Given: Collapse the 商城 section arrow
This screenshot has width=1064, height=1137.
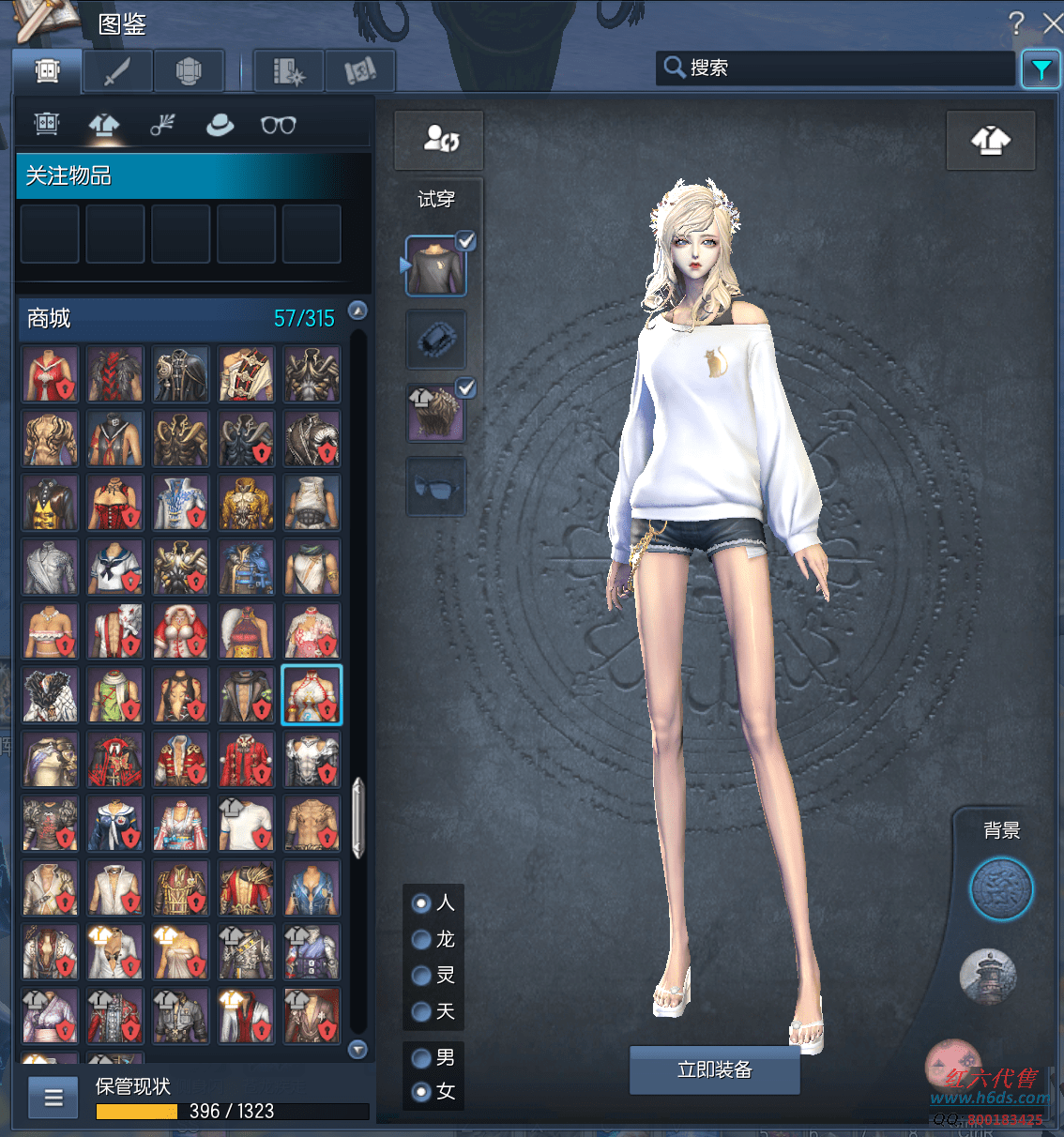Looking at the screenshot, I should click(x=357, y=311).
